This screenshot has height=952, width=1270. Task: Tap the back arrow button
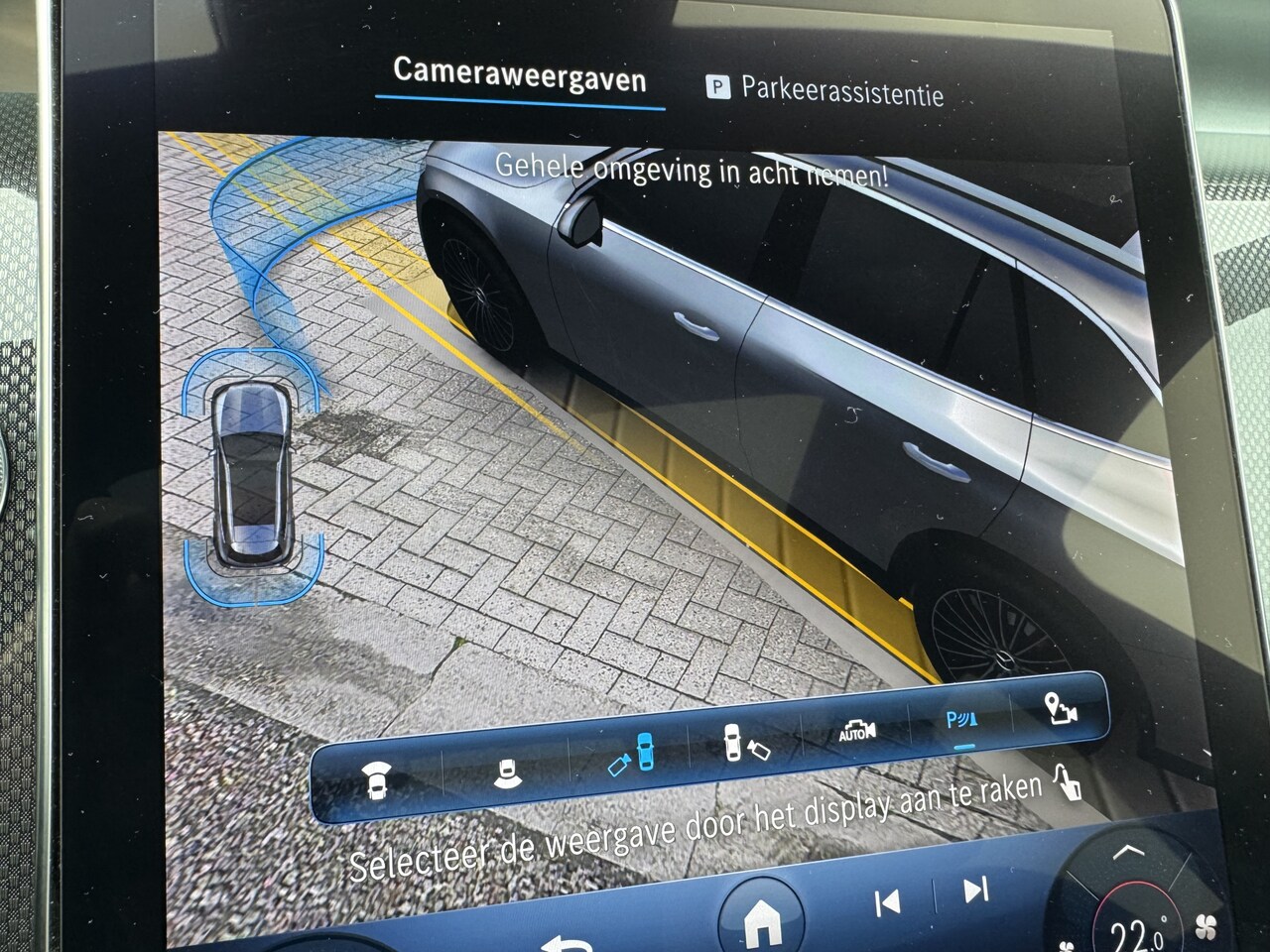[x=571, y=940]
